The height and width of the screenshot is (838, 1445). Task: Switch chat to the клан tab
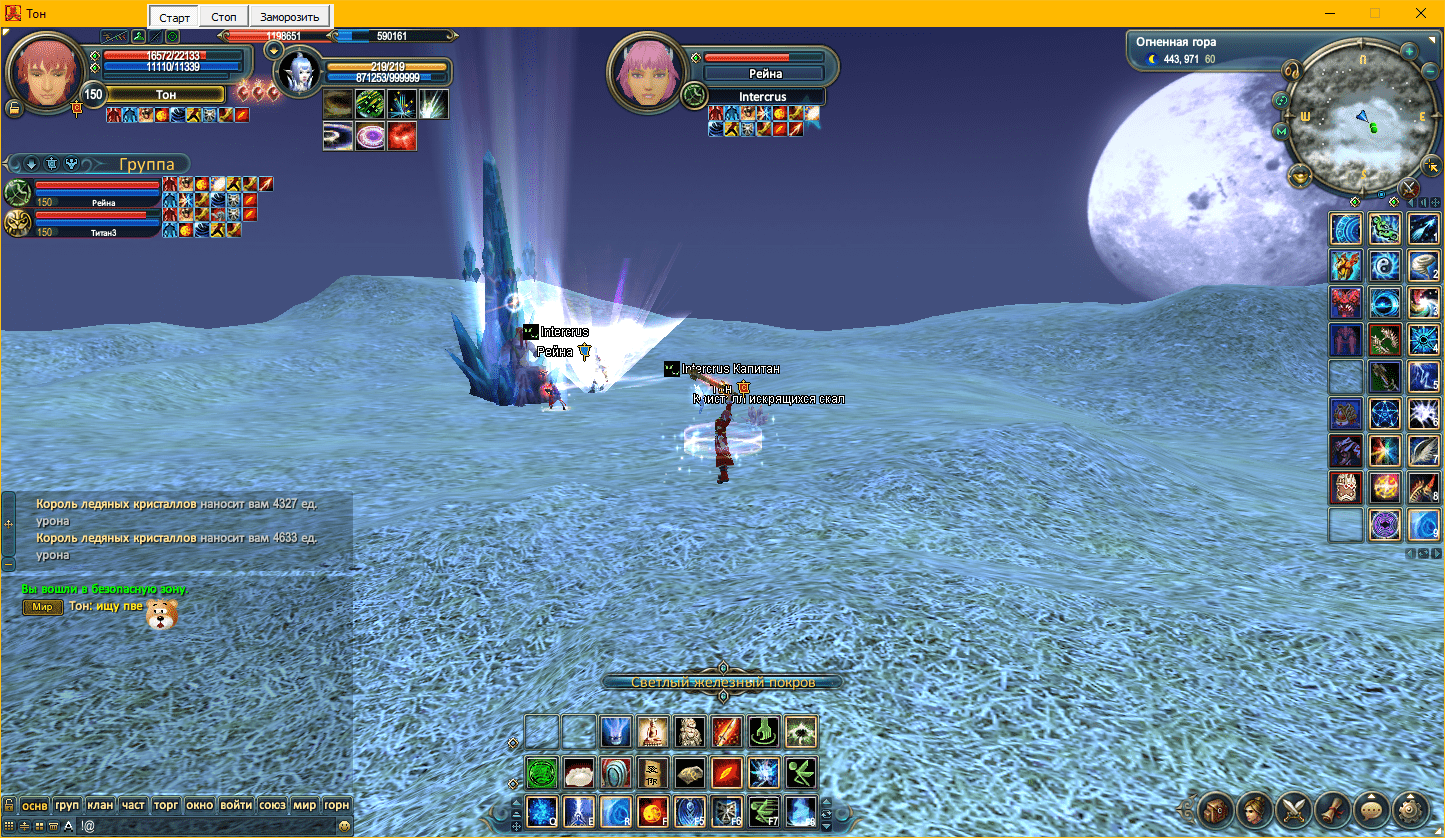coord(100,805)
